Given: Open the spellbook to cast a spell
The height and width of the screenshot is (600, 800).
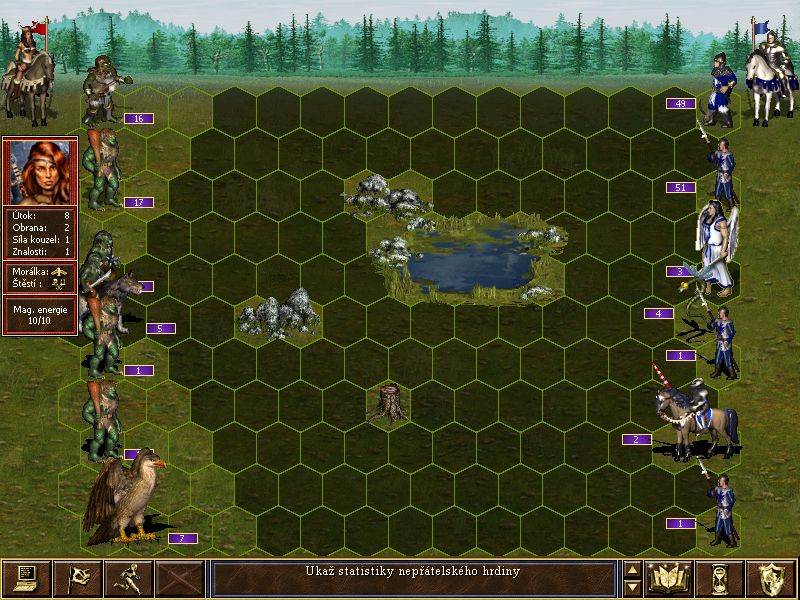Looking at the screenshot, I should coord(669,578).
